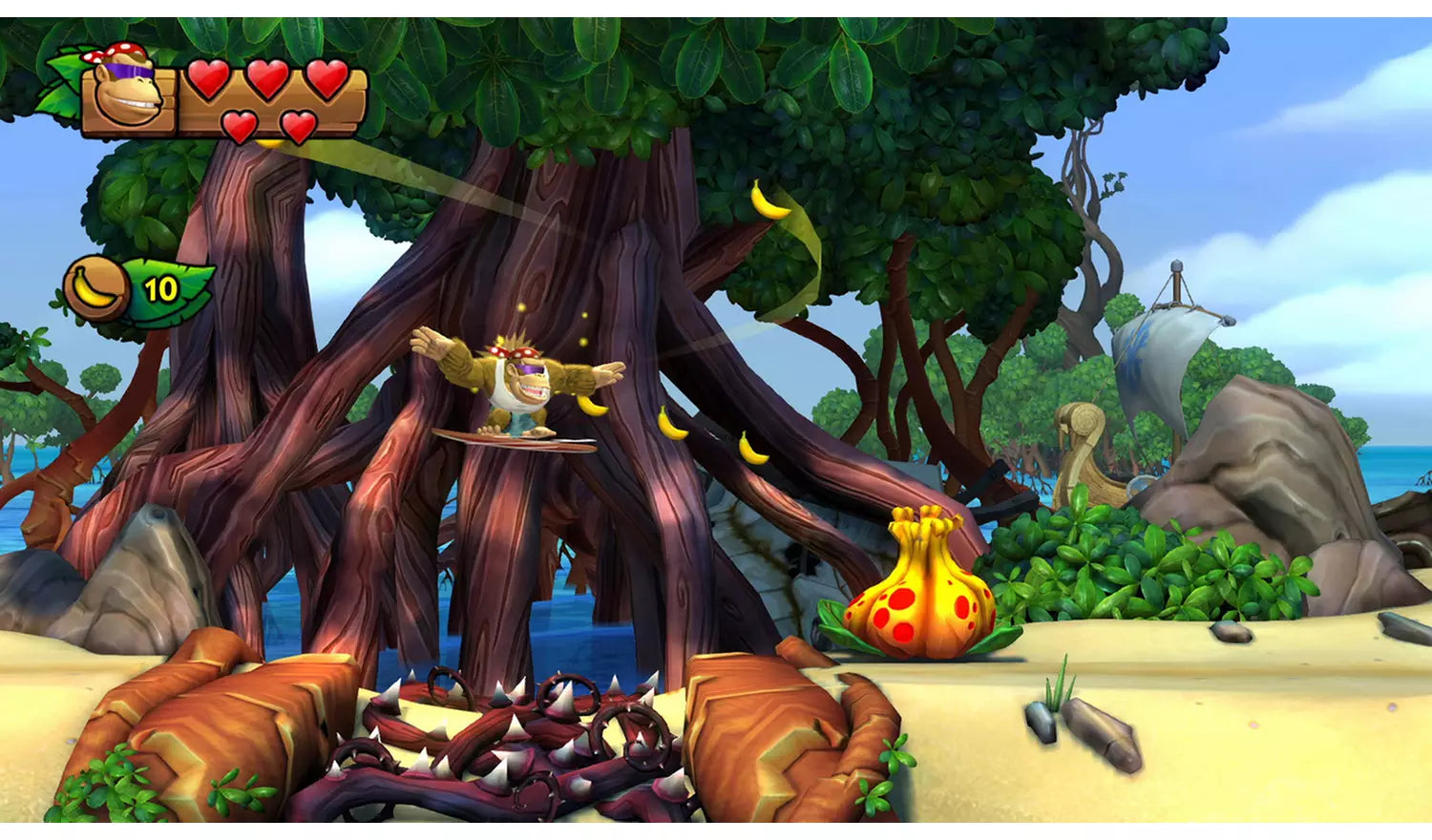
Task: Click the banana counter coin icon
Action: click(x=96, y=287)
